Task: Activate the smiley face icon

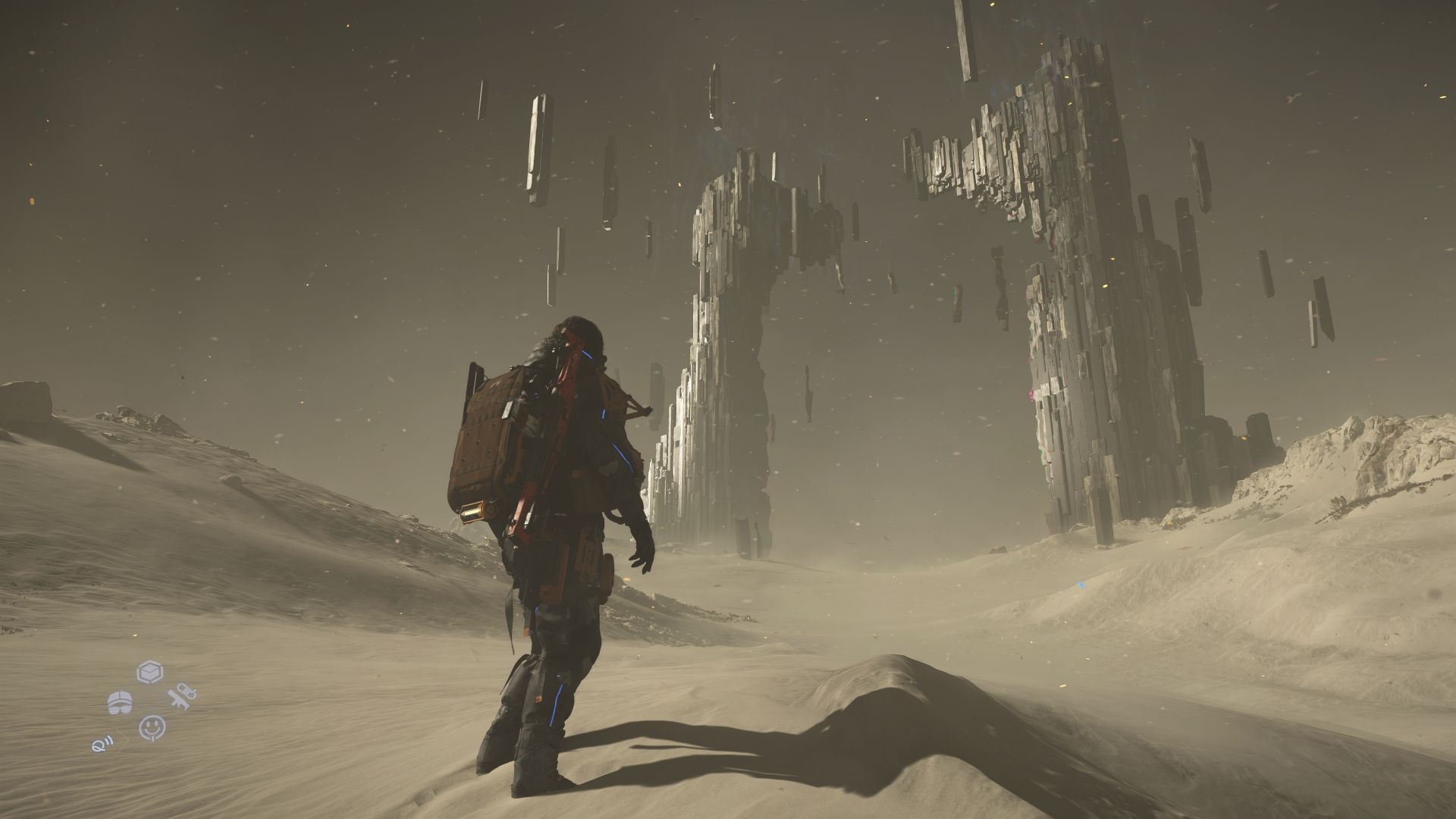Action: coord(152,728)
